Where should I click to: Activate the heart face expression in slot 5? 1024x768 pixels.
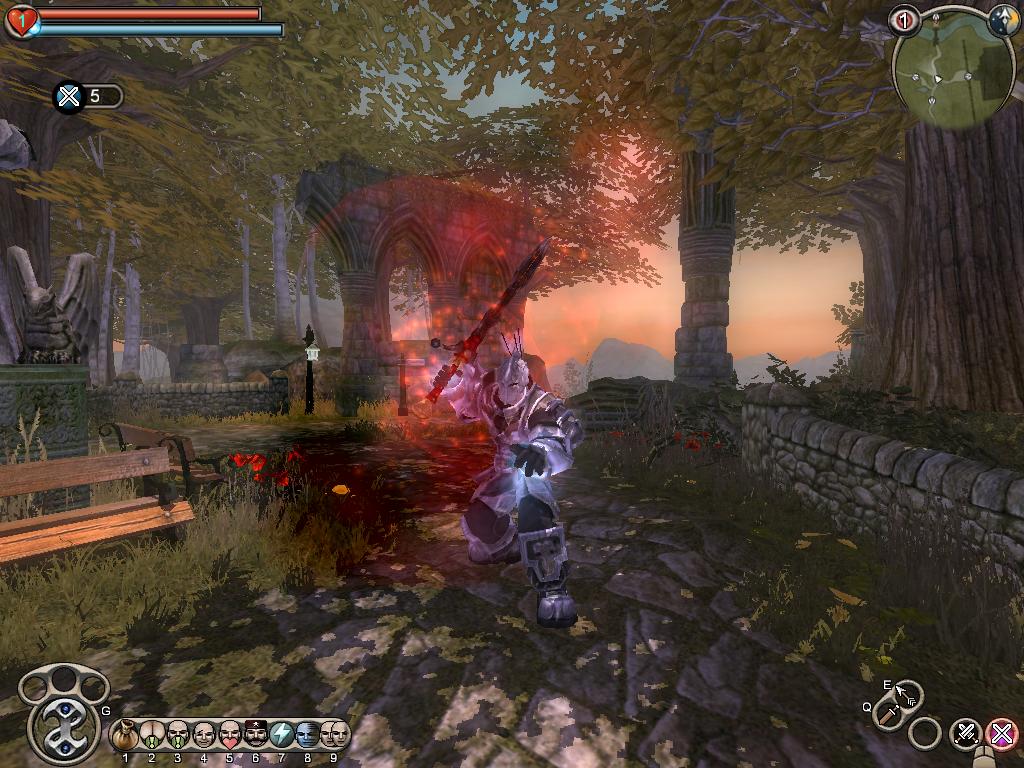pos(229,736)
